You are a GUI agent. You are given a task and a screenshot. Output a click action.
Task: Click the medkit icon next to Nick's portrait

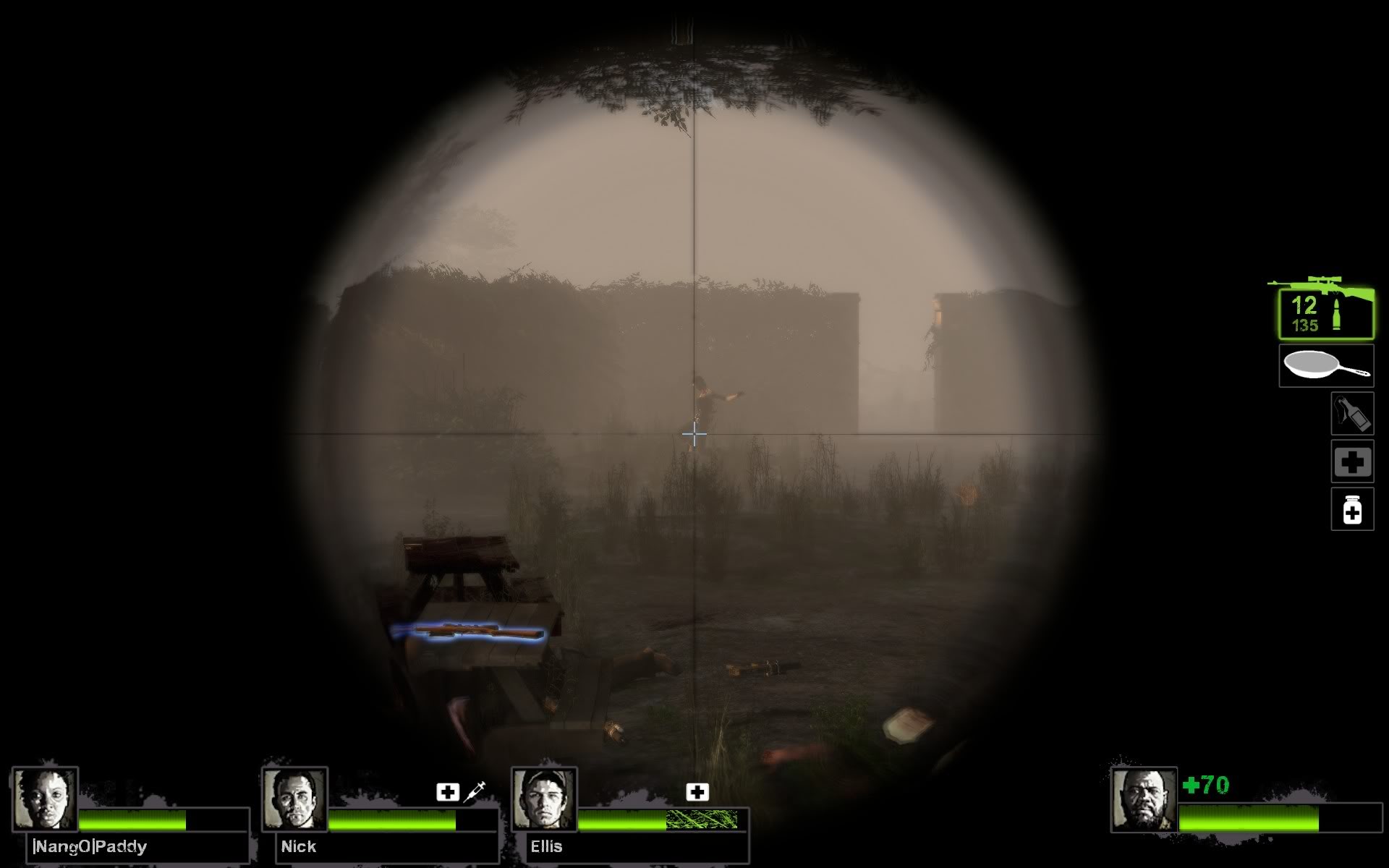[x=448, y=791]
